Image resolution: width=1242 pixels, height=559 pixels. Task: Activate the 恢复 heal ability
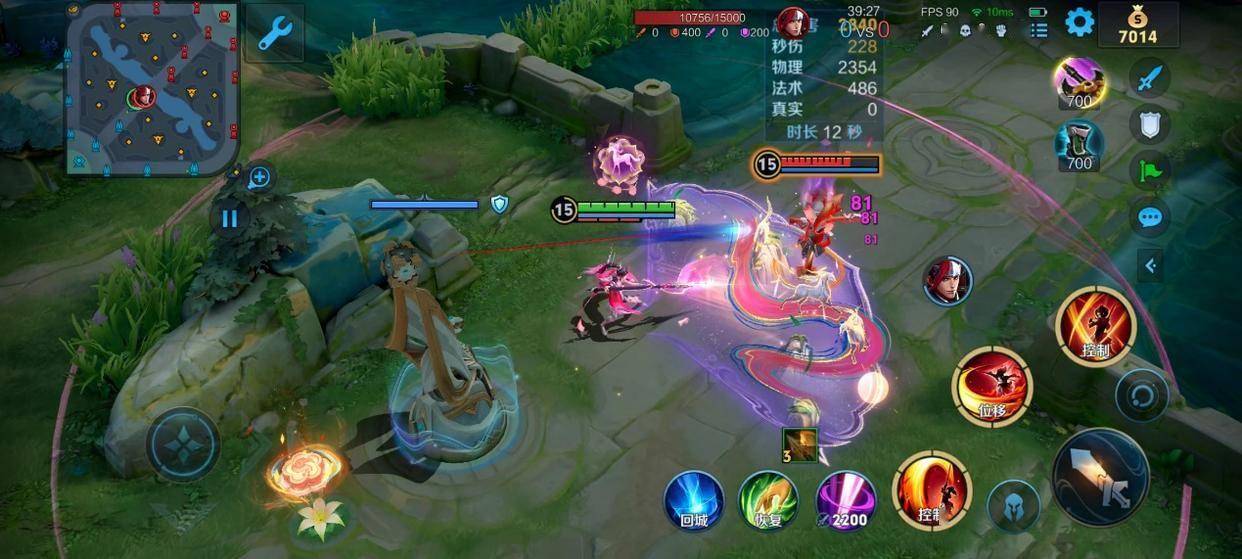767,499
